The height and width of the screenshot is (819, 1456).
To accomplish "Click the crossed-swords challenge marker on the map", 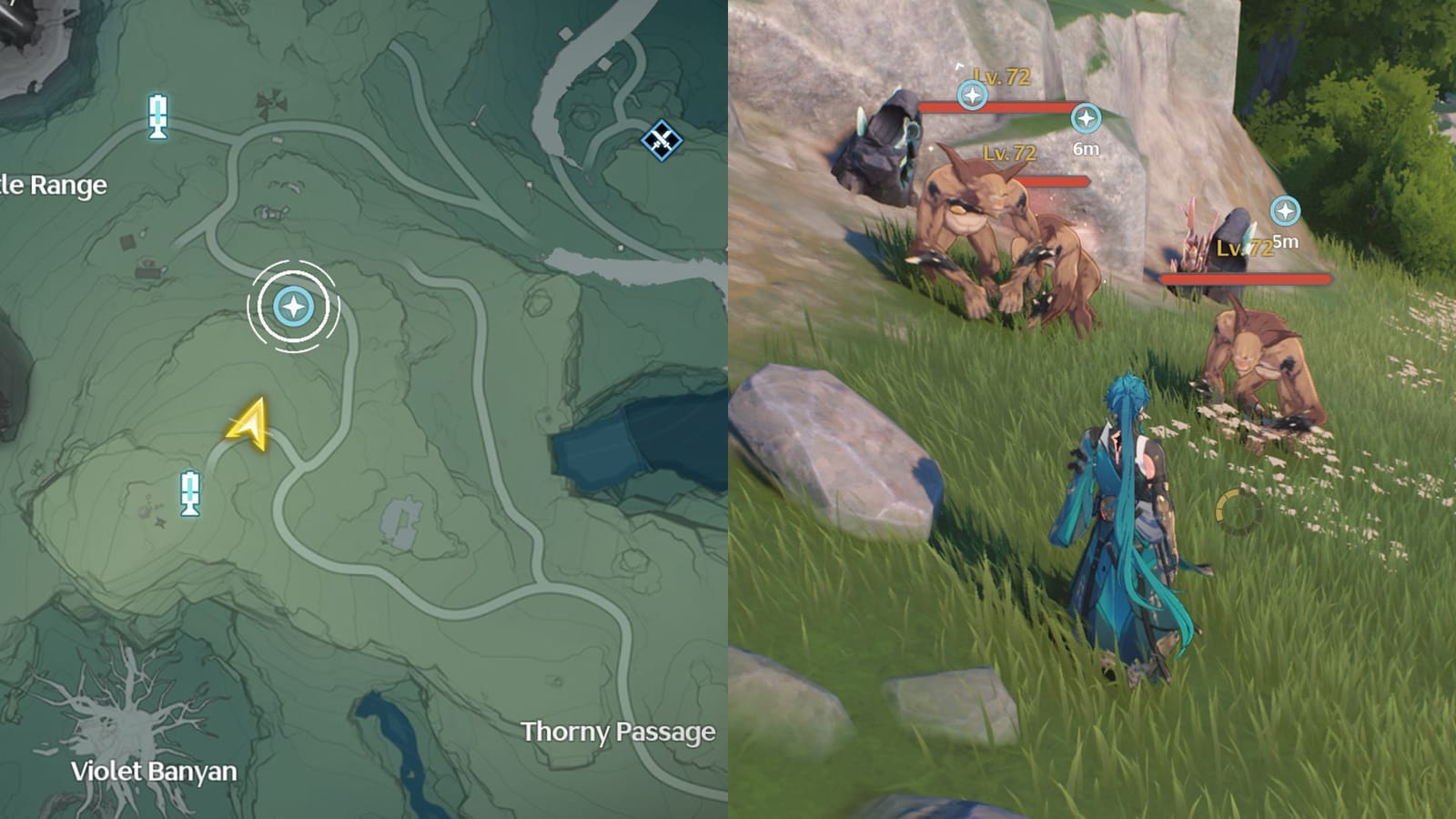I will [x=661, y=138].
